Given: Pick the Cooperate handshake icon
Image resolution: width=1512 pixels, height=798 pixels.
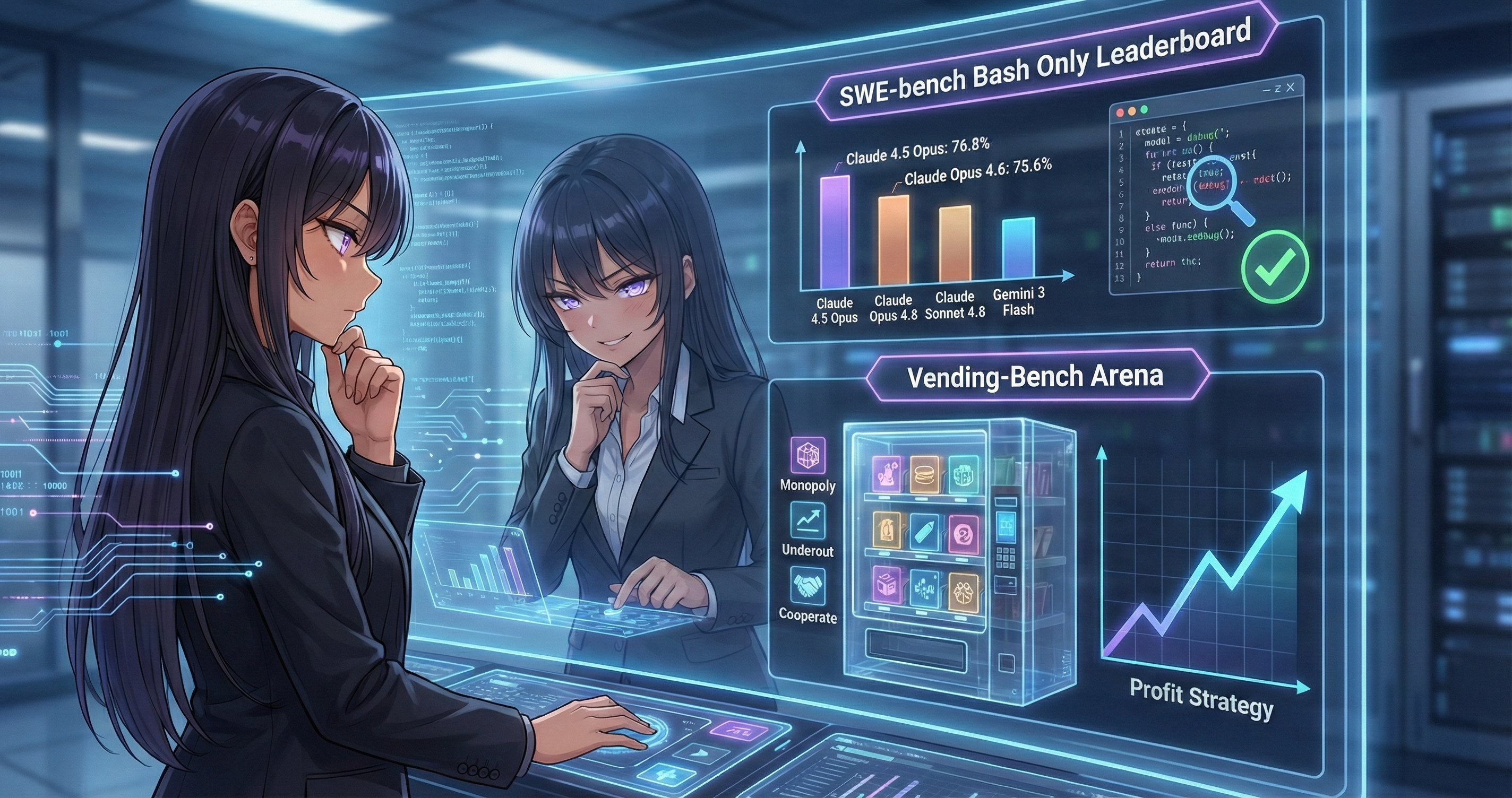Looking at the screenshot, I should (807, 586).
